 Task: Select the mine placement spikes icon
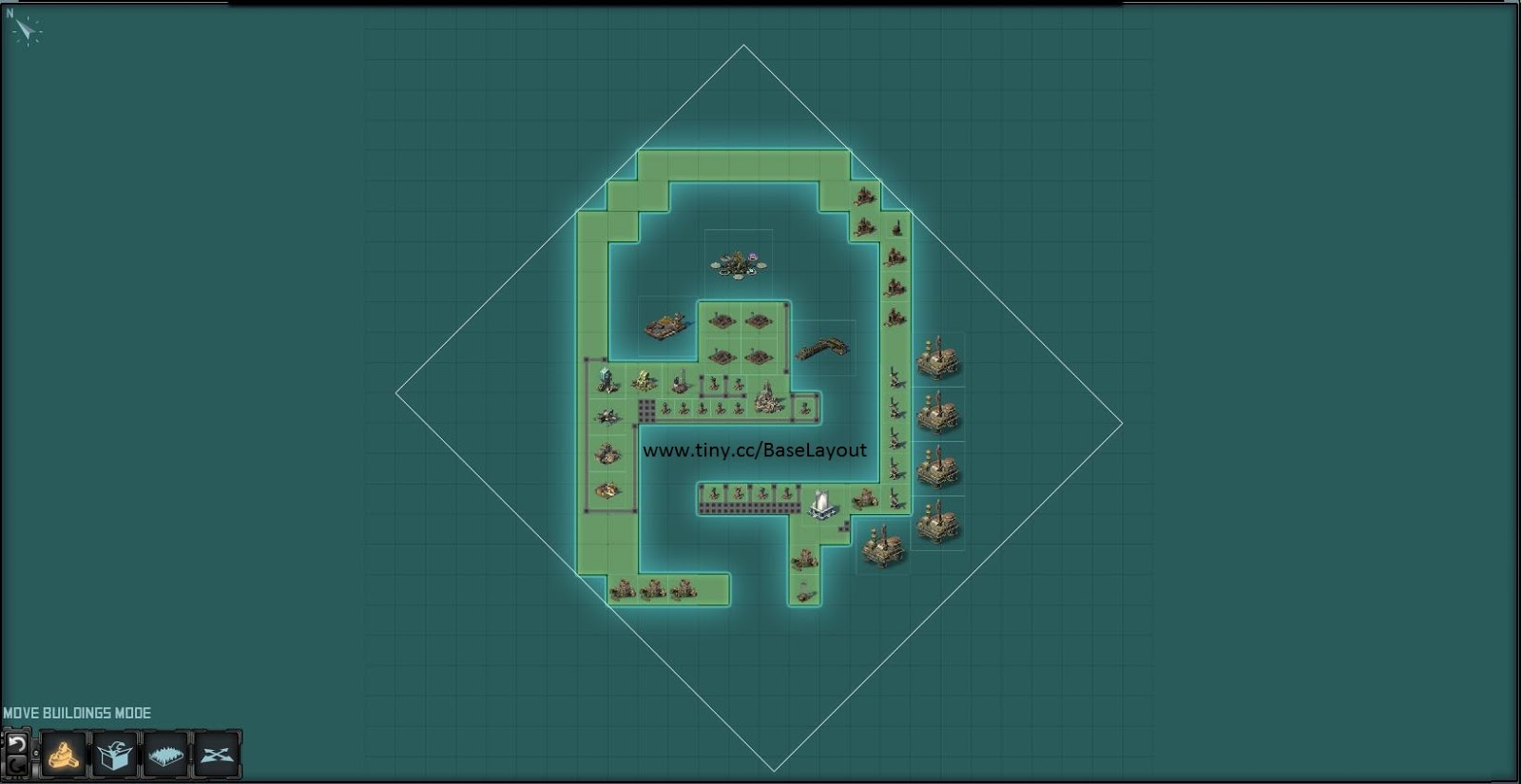click(x=165, y=754)
